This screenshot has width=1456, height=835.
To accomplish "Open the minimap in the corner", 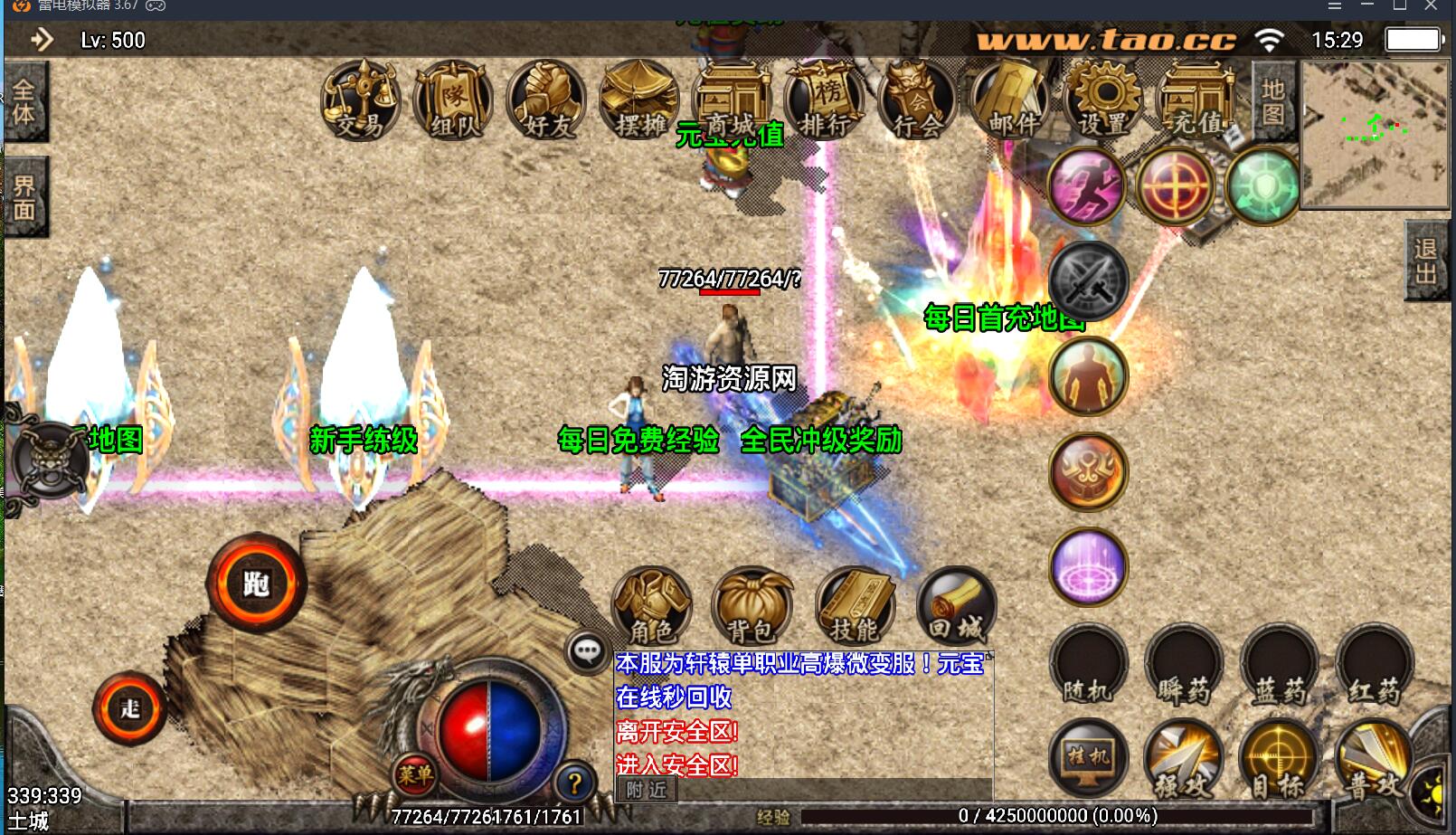I will (1374, 134).
